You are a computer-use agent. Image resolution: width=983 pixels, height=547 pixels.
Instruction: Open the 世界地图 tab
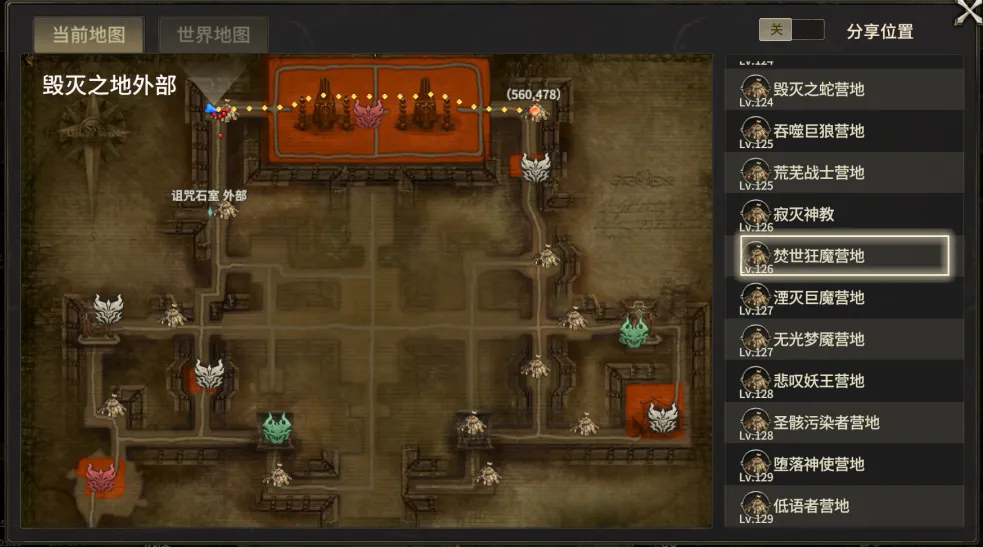(213, 35)
